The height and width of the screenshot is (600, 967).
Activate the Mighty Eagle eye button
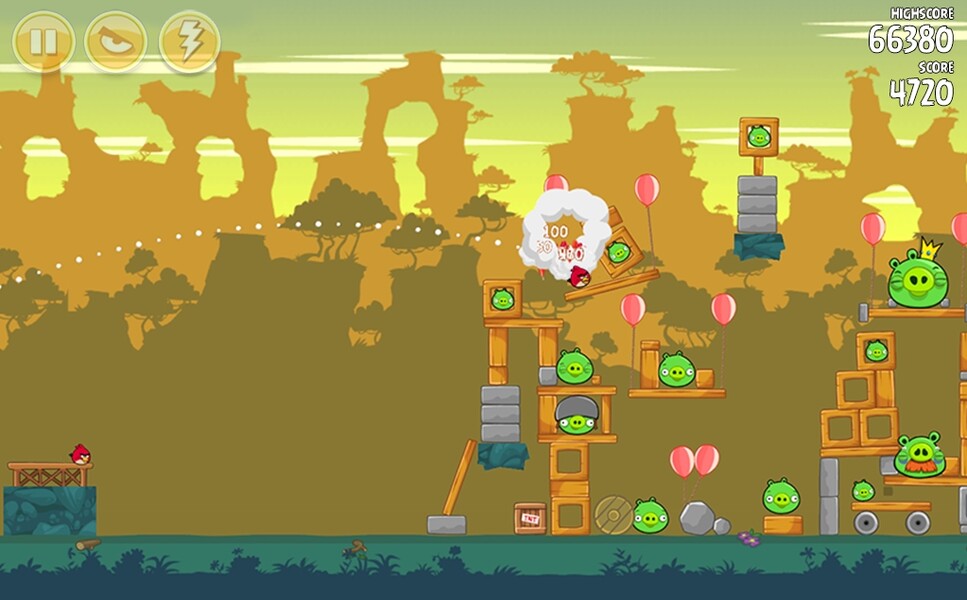point(116,42)
